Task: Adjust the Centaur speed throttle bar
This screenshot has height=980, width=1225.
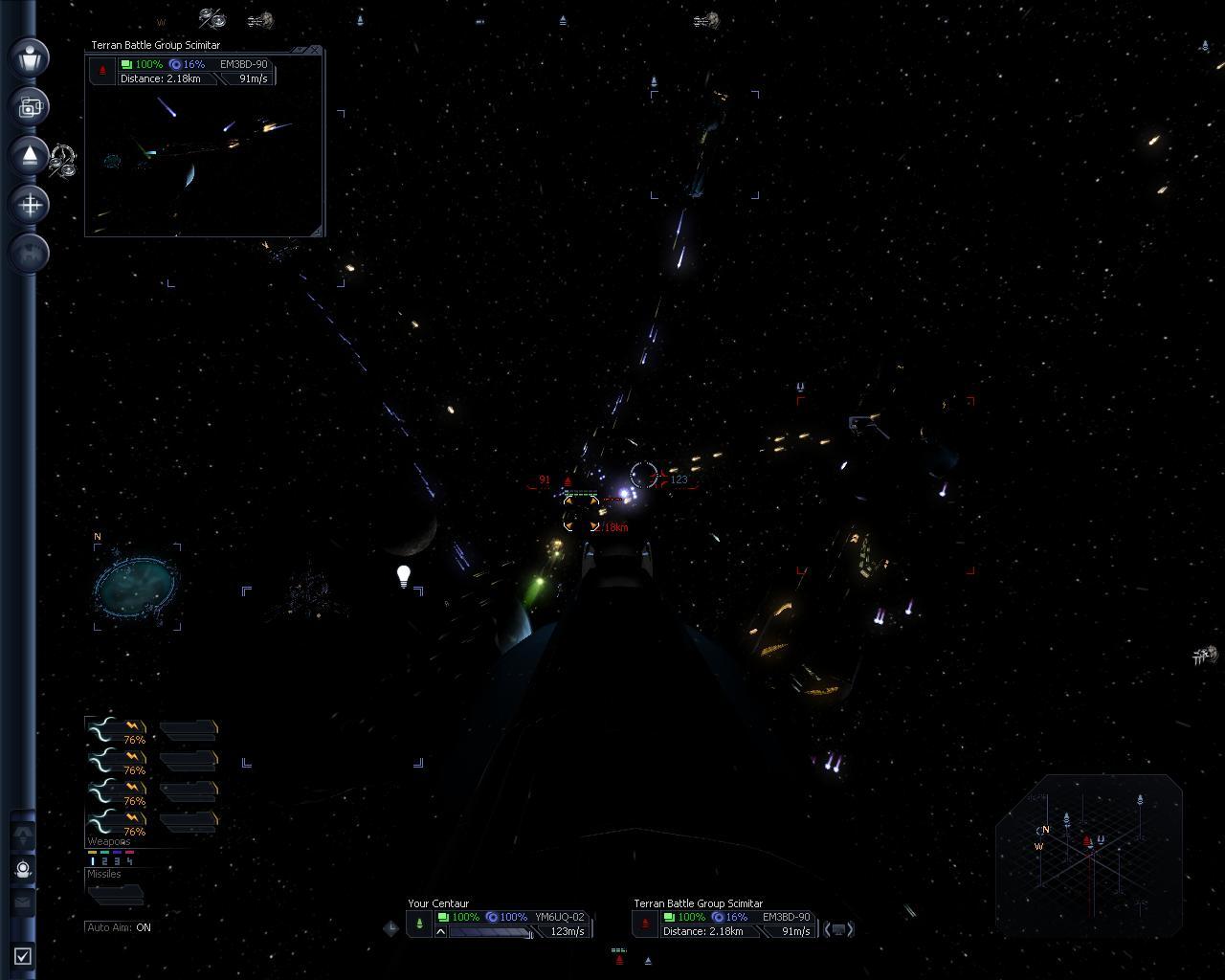Action: click(488, 932)
